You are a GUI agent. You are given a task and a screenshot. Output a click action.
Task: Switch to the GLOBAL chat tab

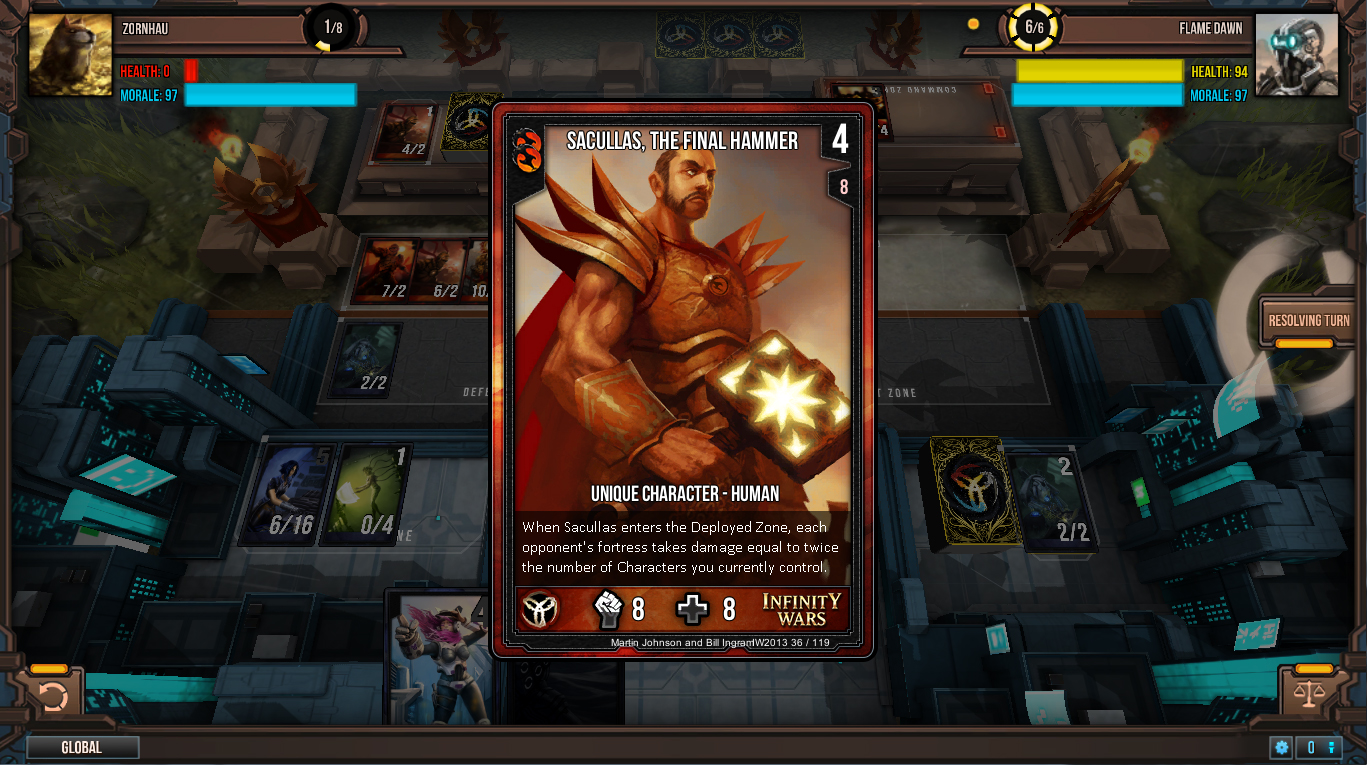coord(83,746)
